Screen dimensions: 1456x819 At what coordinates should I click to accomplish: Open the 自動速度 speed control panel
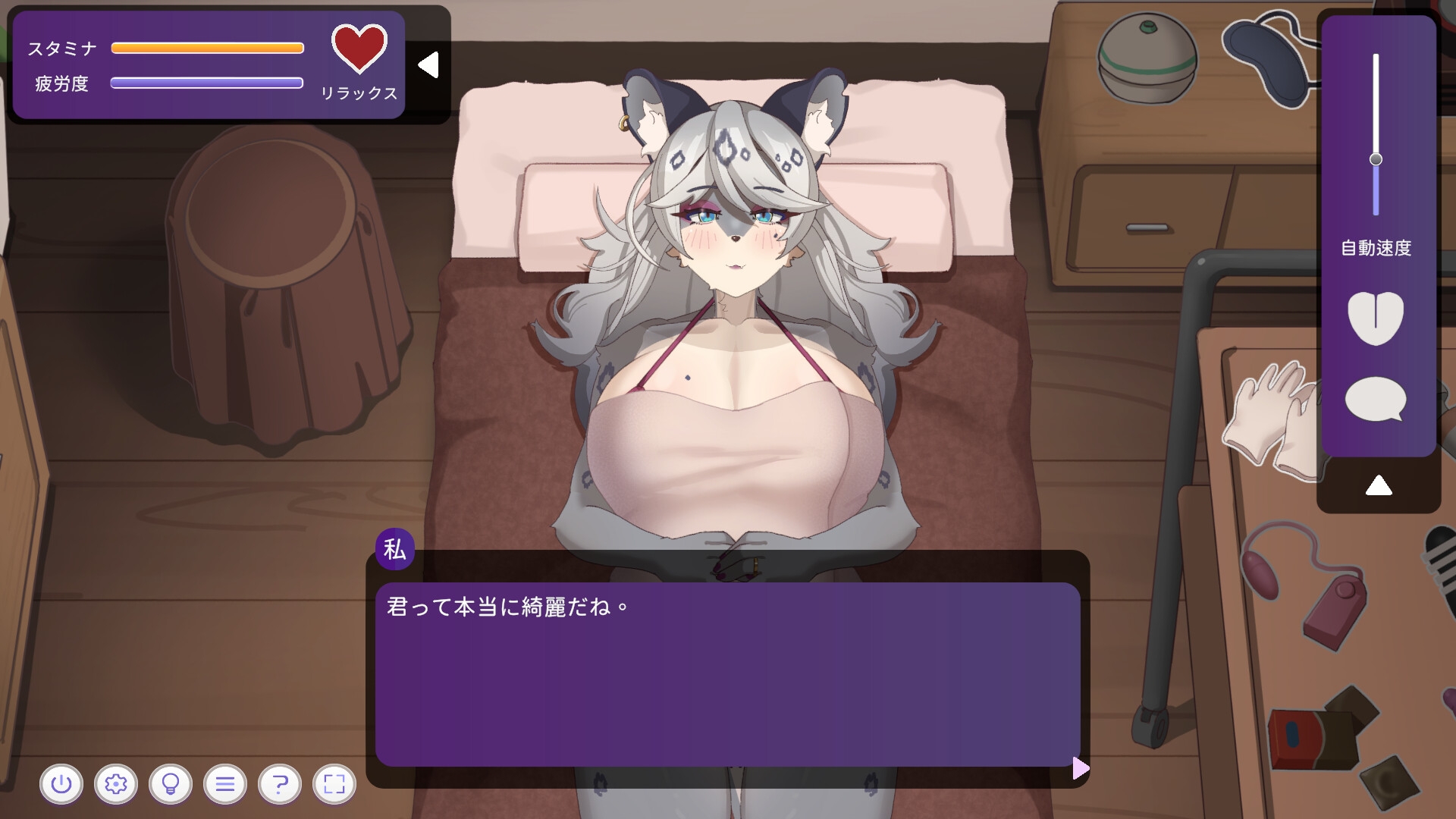[1377, 246]
